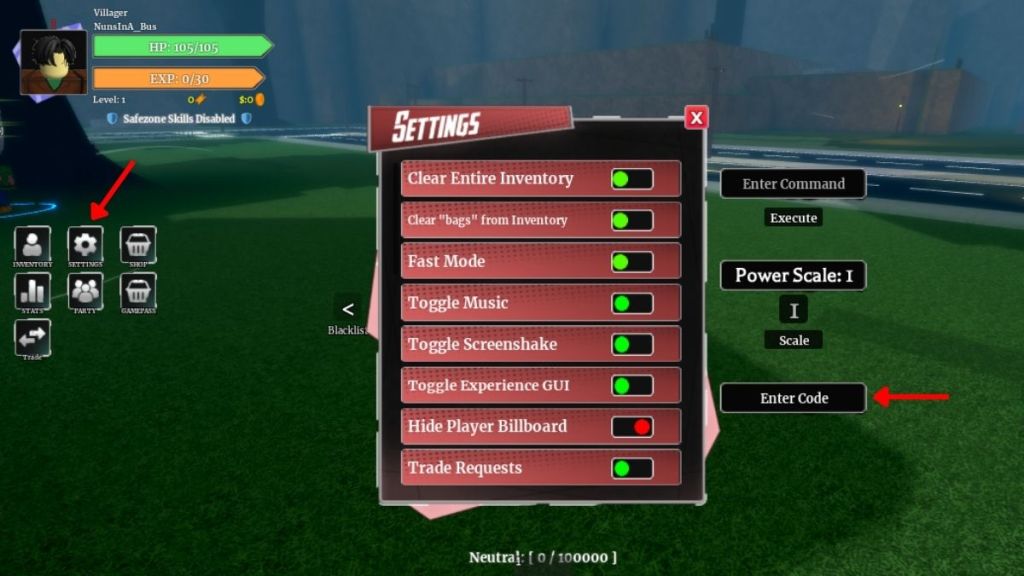Disable the Toggle Screenshake switch
Viewport: 1024px width, 576px height.
click(x=632, y=344)
